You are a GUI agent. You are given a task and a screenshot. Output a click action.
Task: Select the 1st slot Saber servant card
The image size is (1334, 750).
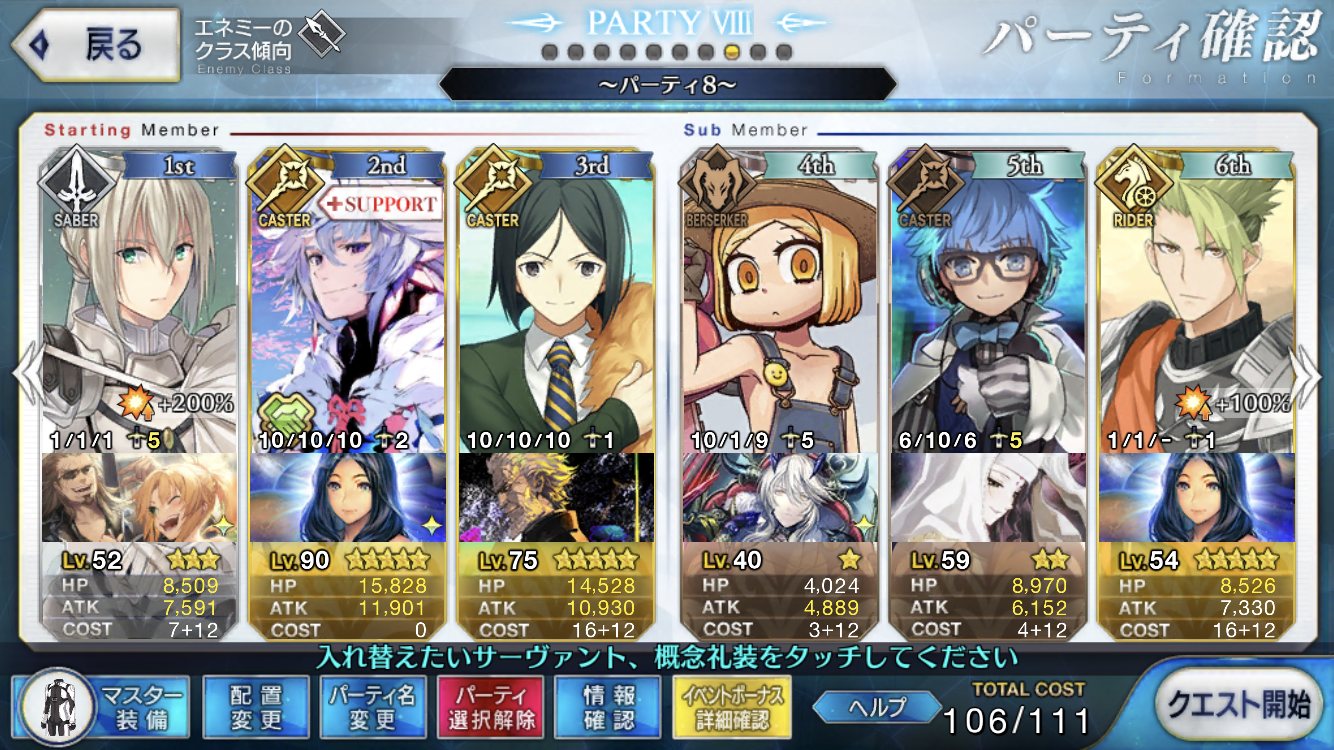pos(139,300)
